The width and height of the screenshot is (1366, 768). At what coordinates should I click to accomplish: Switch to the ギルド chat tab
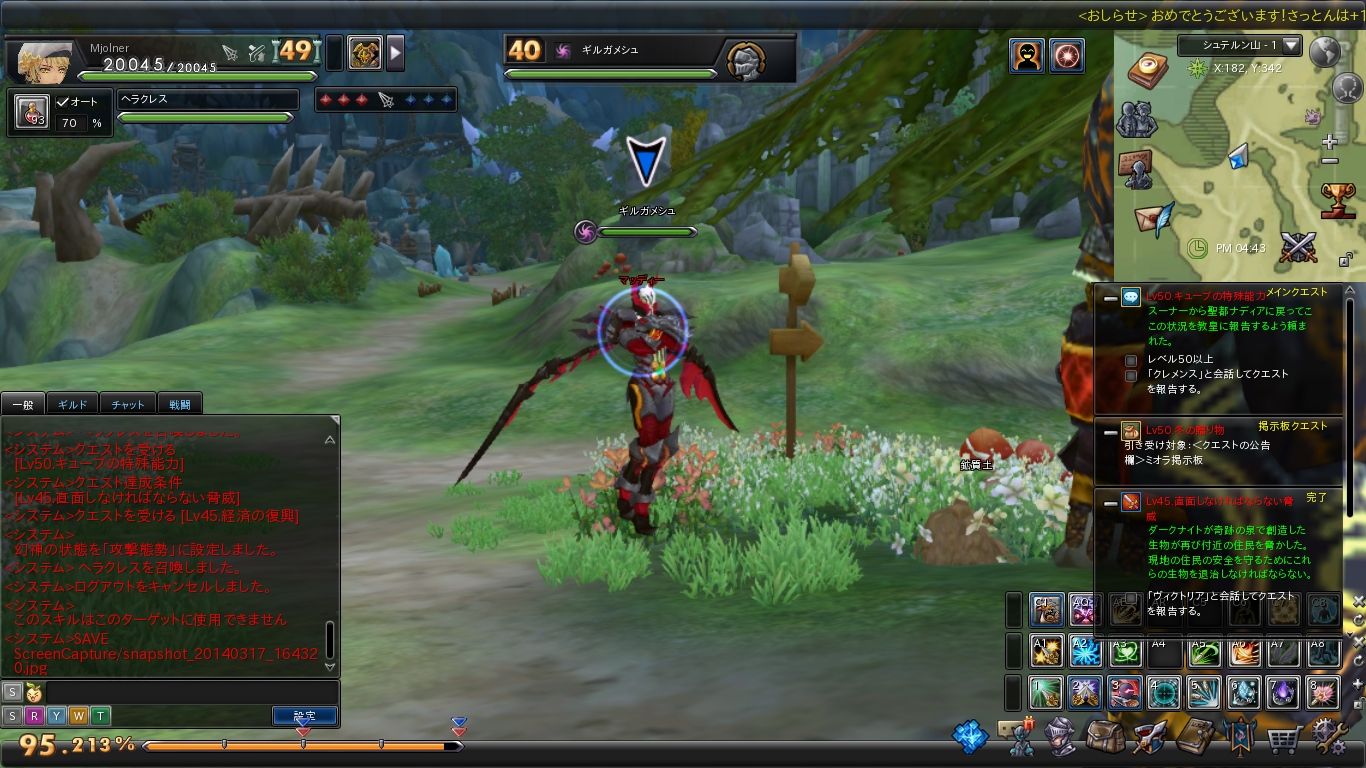tap(73, 404)
